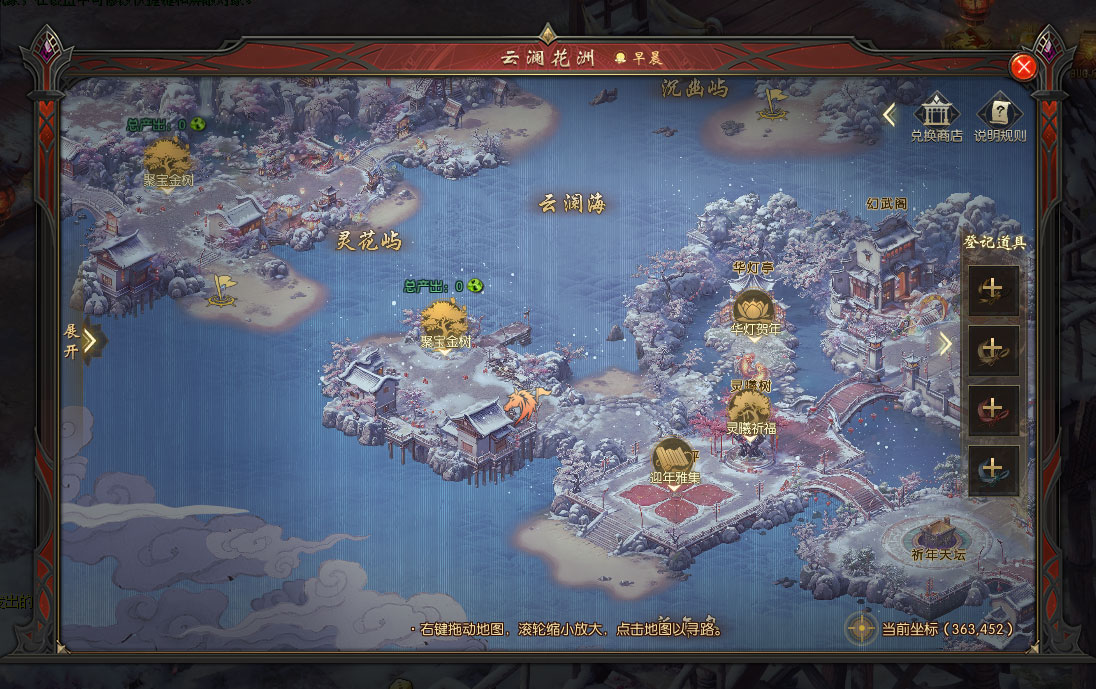Choose the 灵曦祈福 tree marker
This screenshot has width=1096, height=689.
[x=749, y=409]
